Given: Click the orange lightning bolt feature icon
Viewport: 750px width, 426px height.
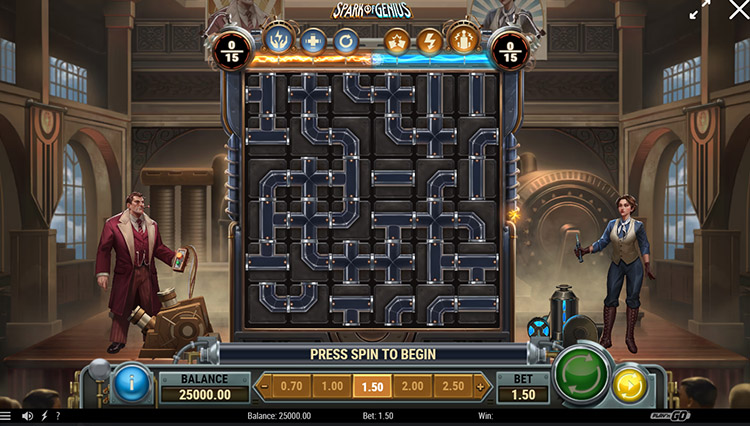Looking at the screenshot, I should (x=430, y=42).
